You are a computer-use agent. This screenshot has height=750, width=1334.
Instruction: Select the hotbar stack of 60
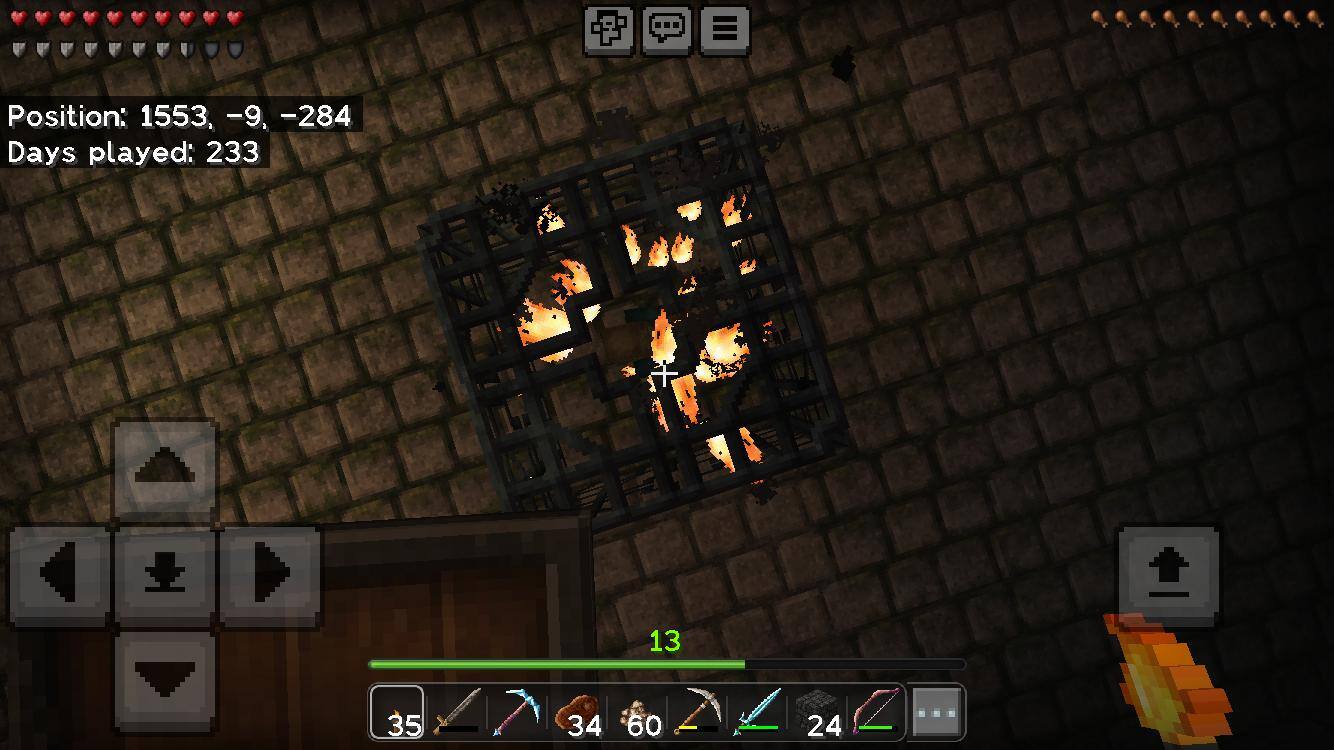point(637,713)
